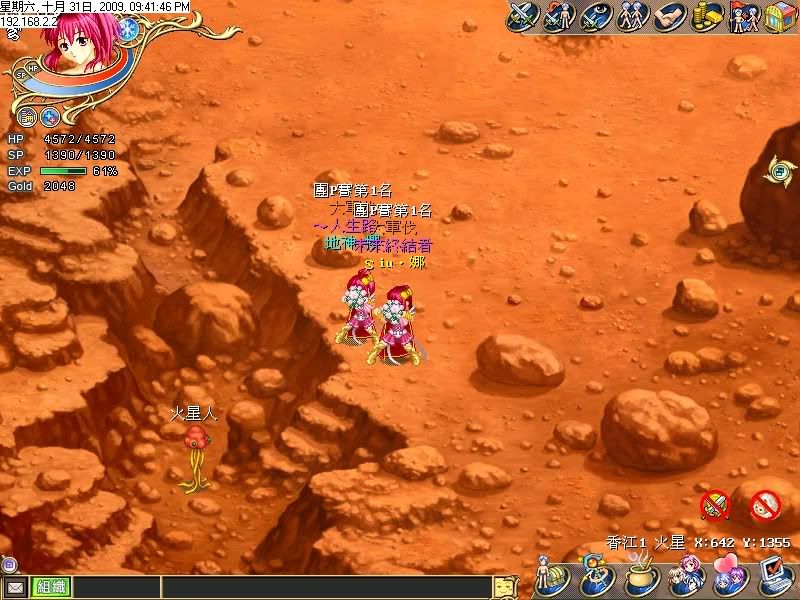Open the character and treasure chest icon

554,579
